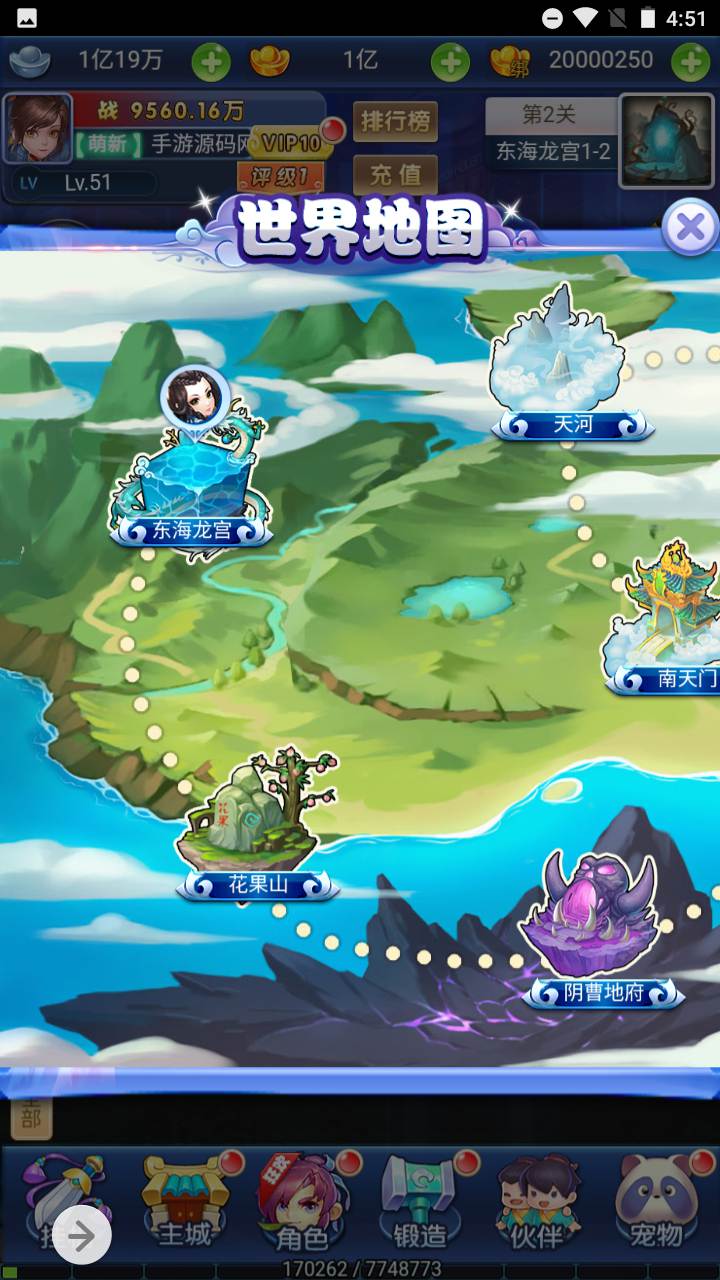
Task: Open the VIP10 badge
Action: [292, 142]
